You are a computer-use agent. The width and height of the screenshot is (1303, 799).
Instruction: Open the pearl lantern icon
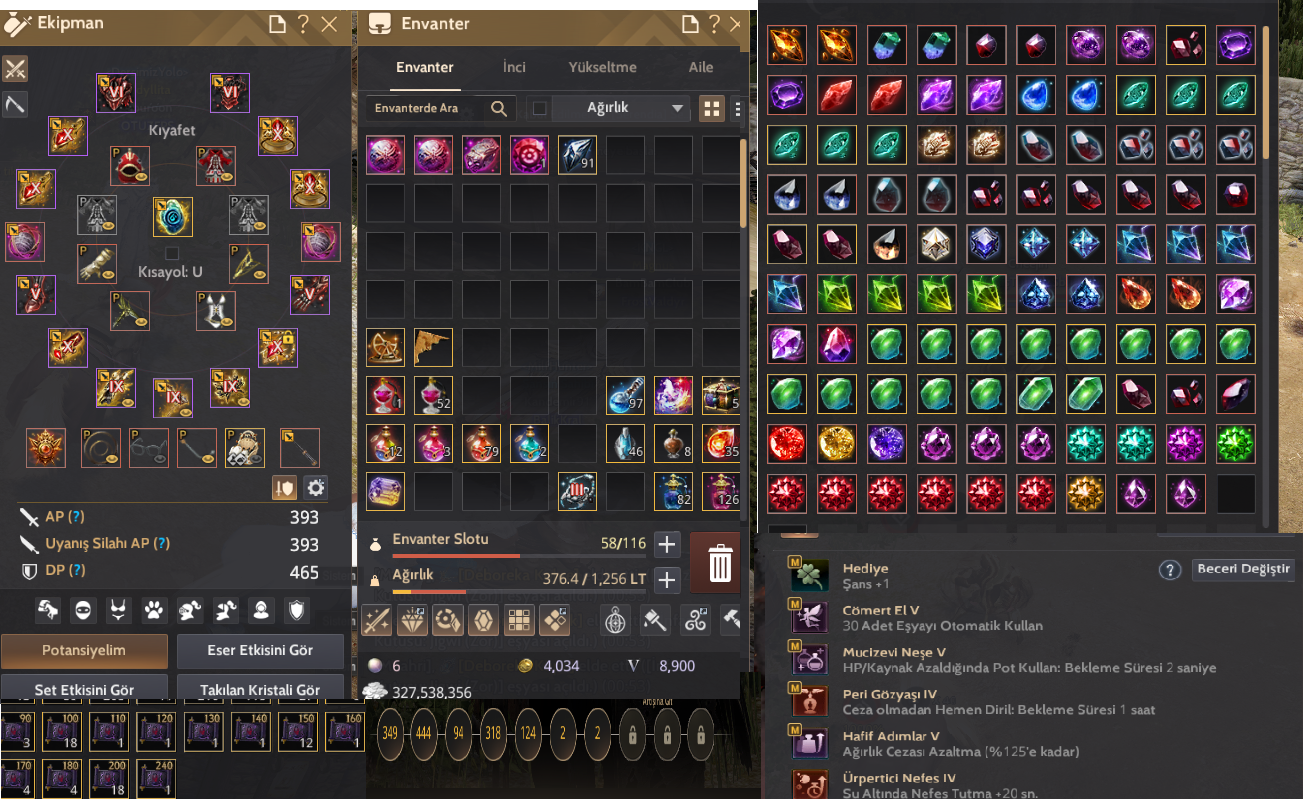(x=614, y=620)
